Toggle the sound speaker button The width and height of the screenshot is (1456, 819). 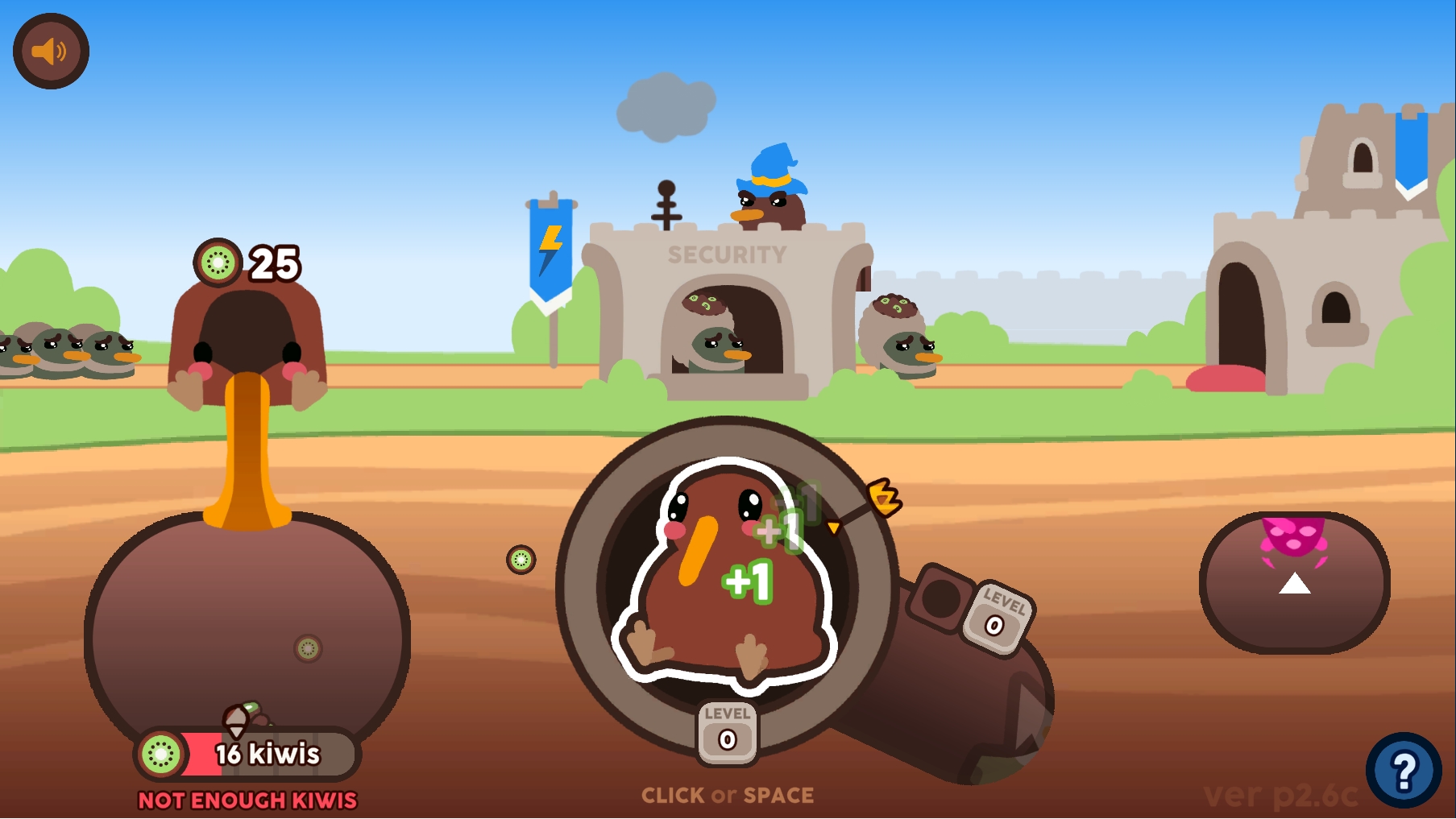click(x=51, y=52)
